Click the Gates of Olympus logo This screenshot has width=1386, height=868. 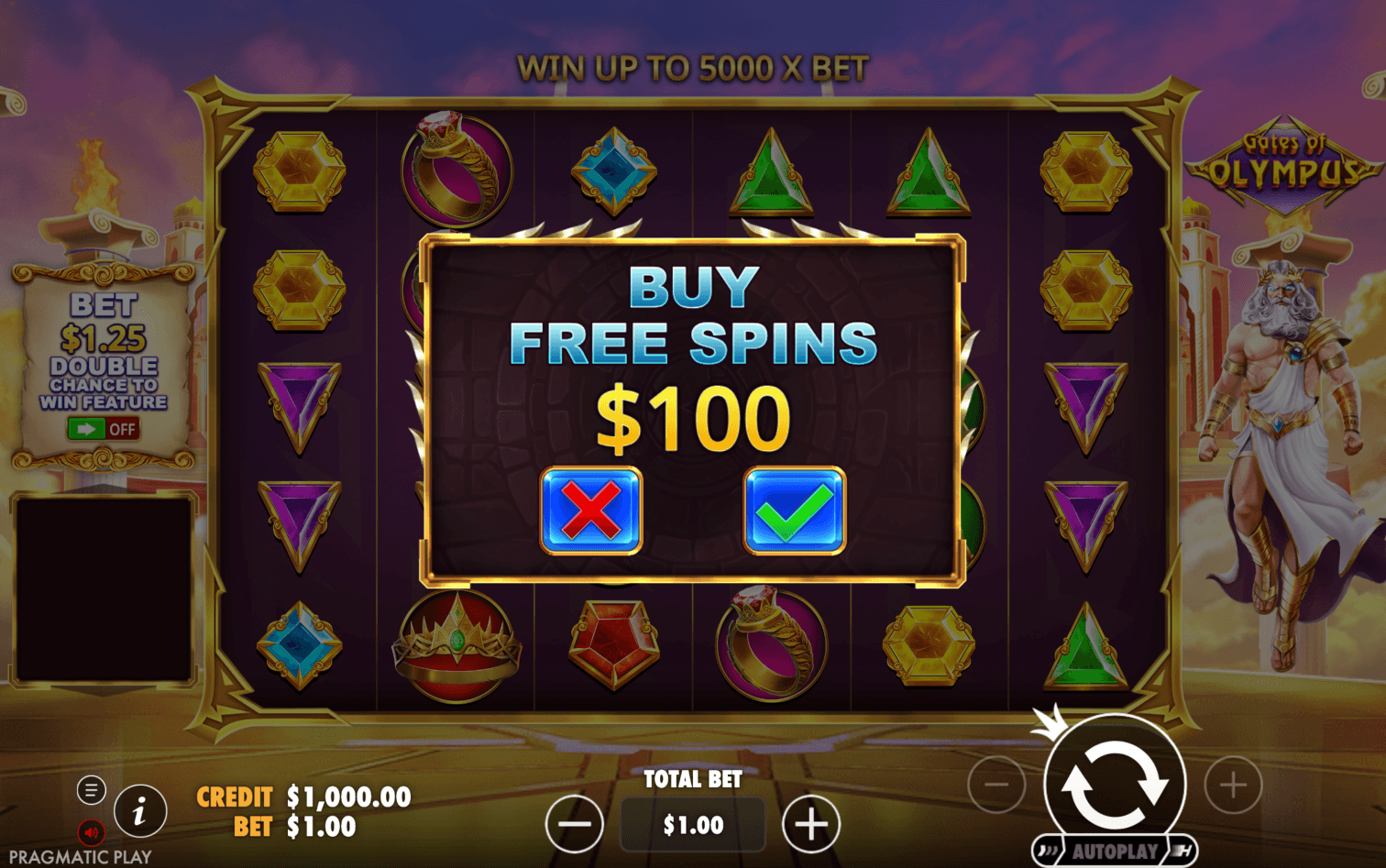[x=1286, y=165]
